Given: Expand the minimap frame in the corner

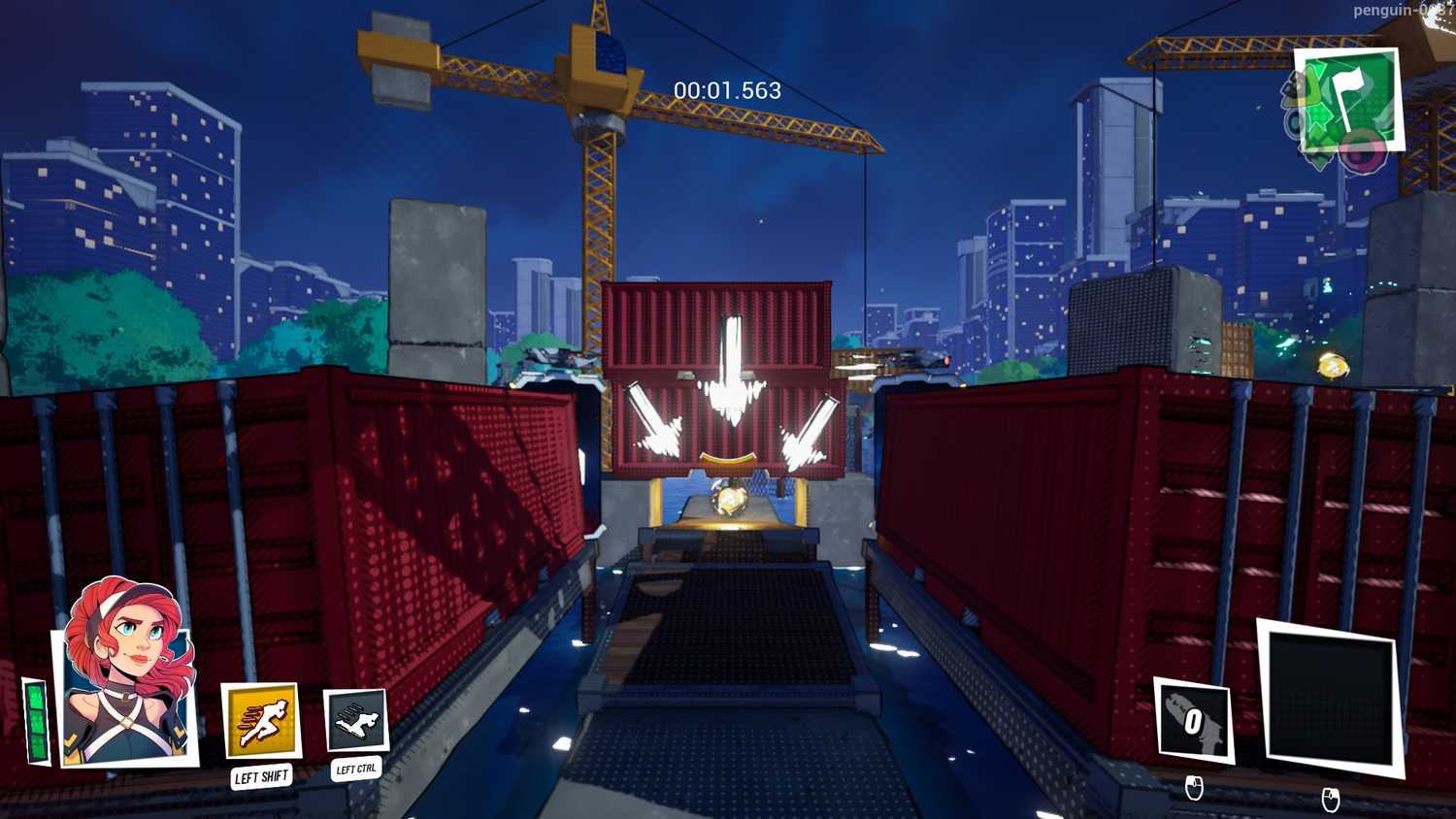Looking at the screenshot, I should pos(1348,100).
